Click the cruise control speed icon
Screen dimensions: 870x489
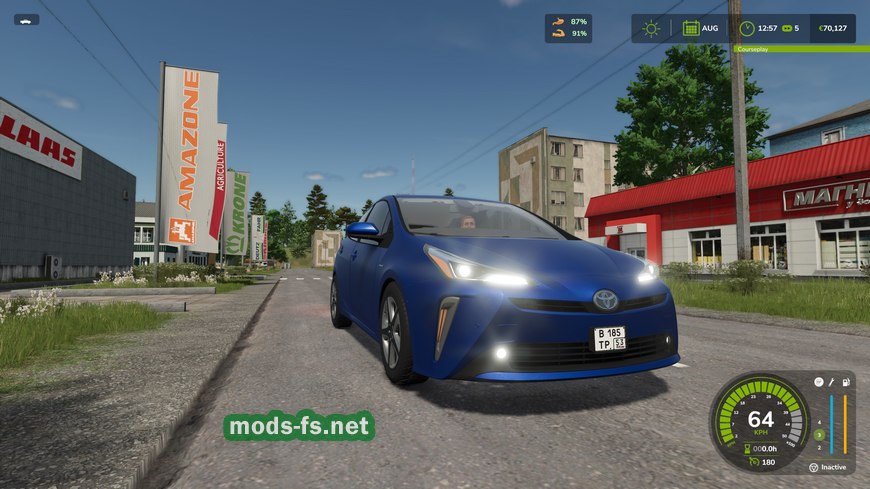[x=752, y=461]
